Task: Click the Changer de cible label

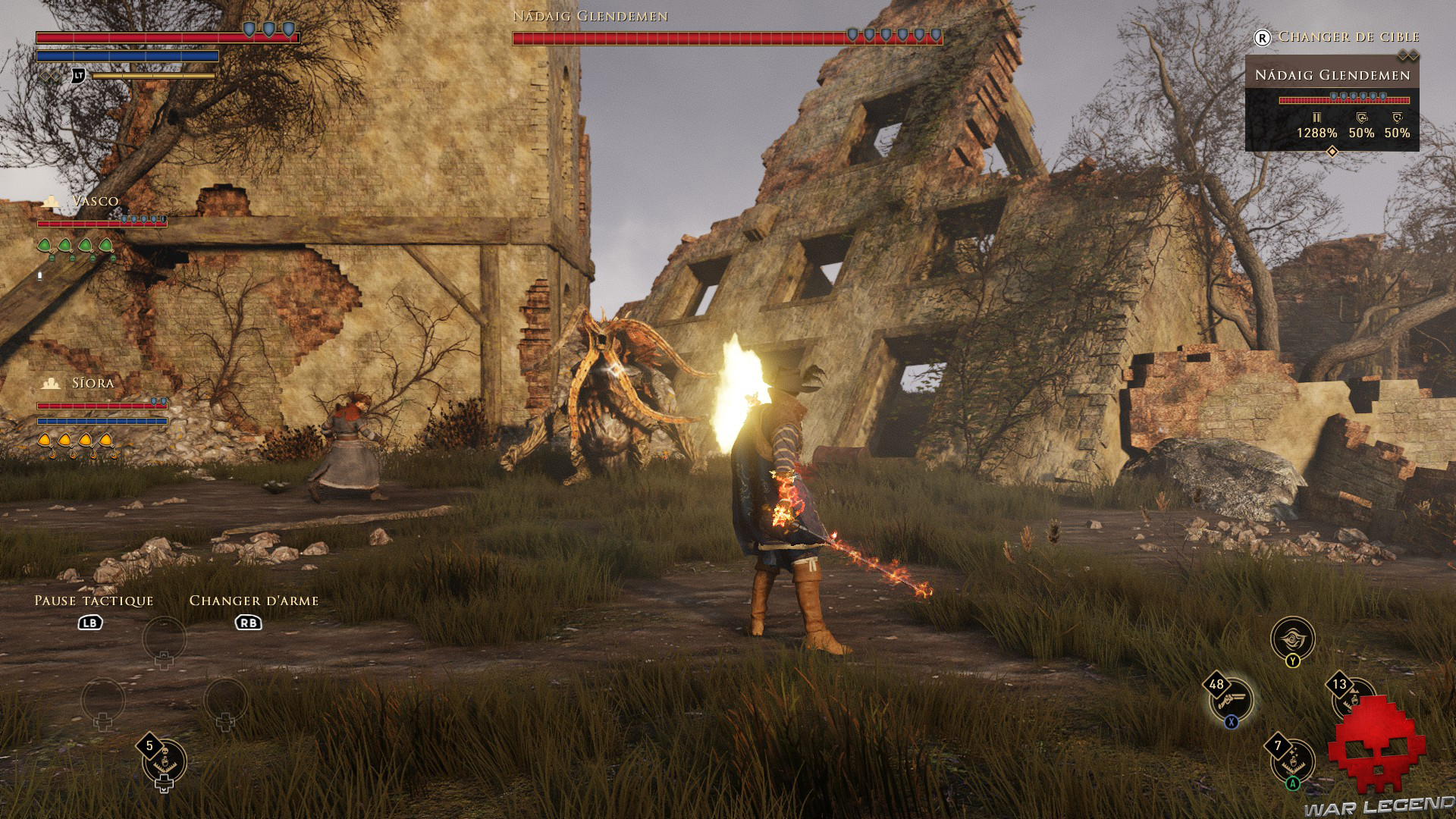Action: [1348, 36]
